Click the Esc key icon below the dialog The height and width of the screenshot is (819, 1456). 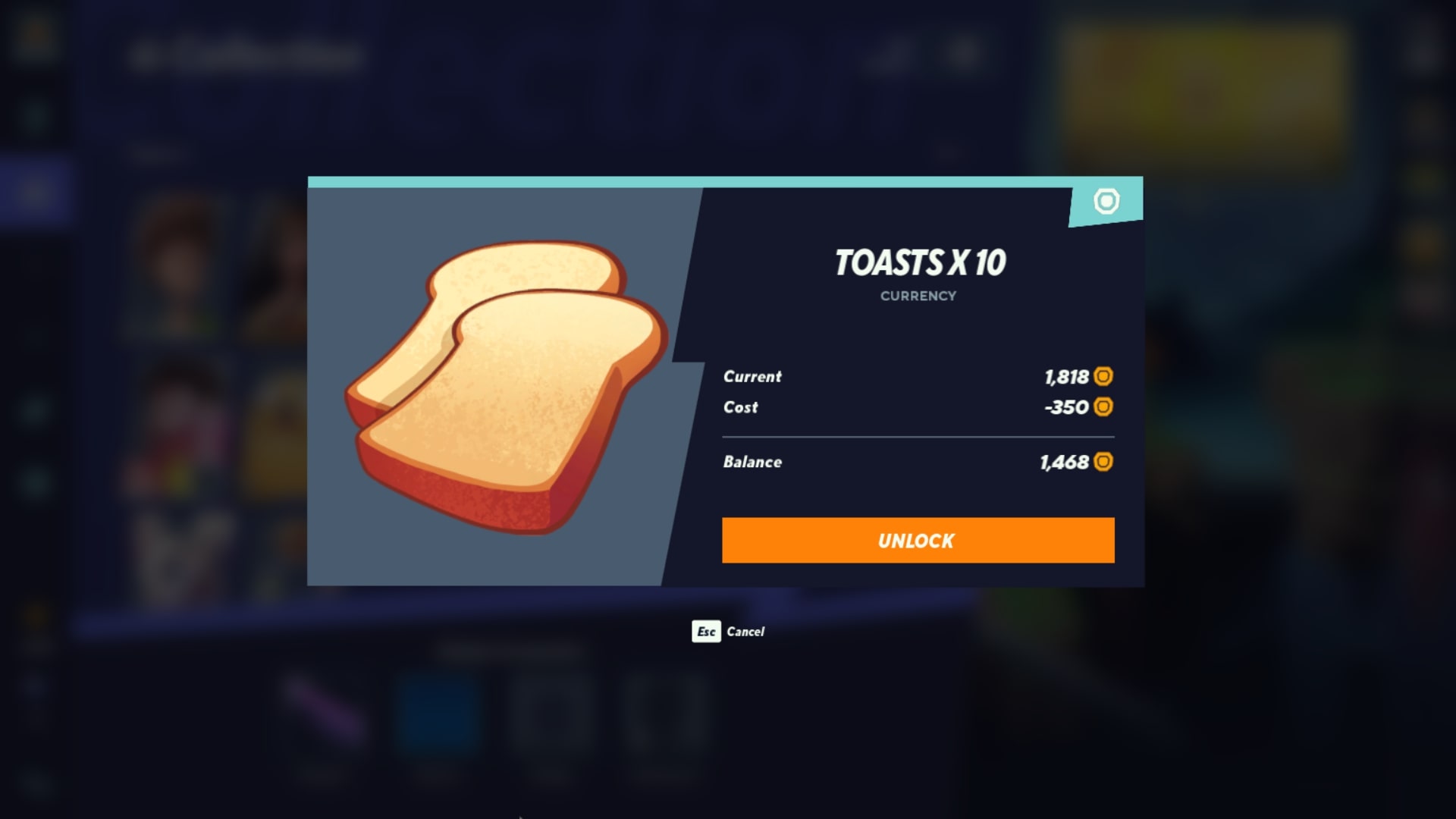pos(705,632)
